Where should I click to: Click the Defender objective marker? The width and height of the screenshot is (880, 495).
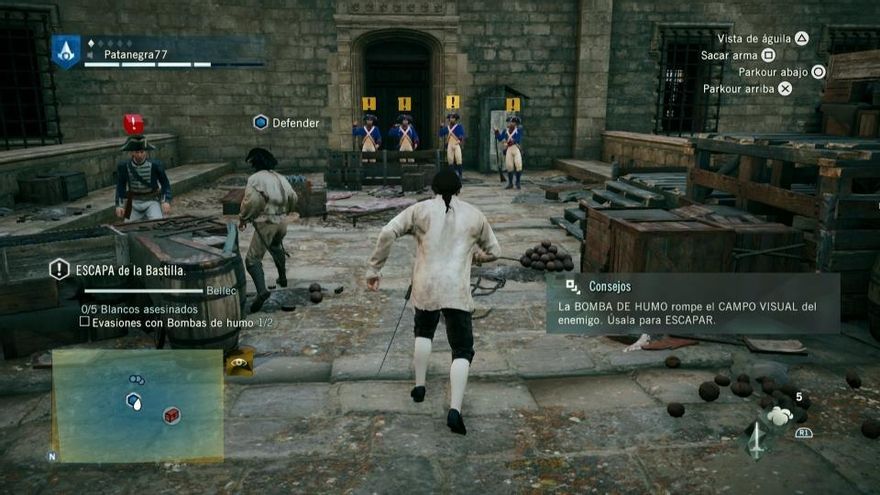(x=261, y=122)
